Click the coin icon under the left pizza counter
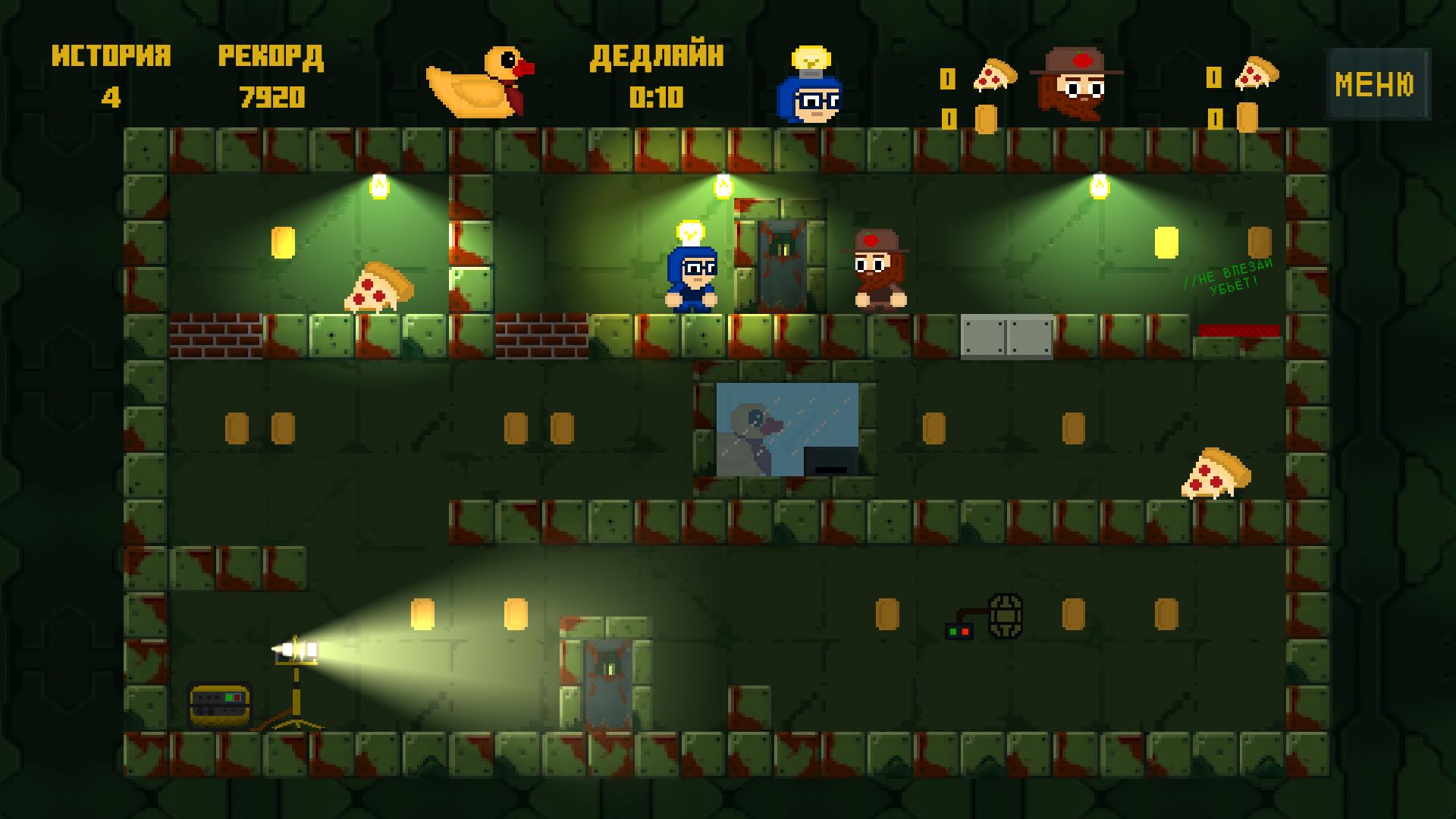The image size is (1456, 819). pos(987,118)
